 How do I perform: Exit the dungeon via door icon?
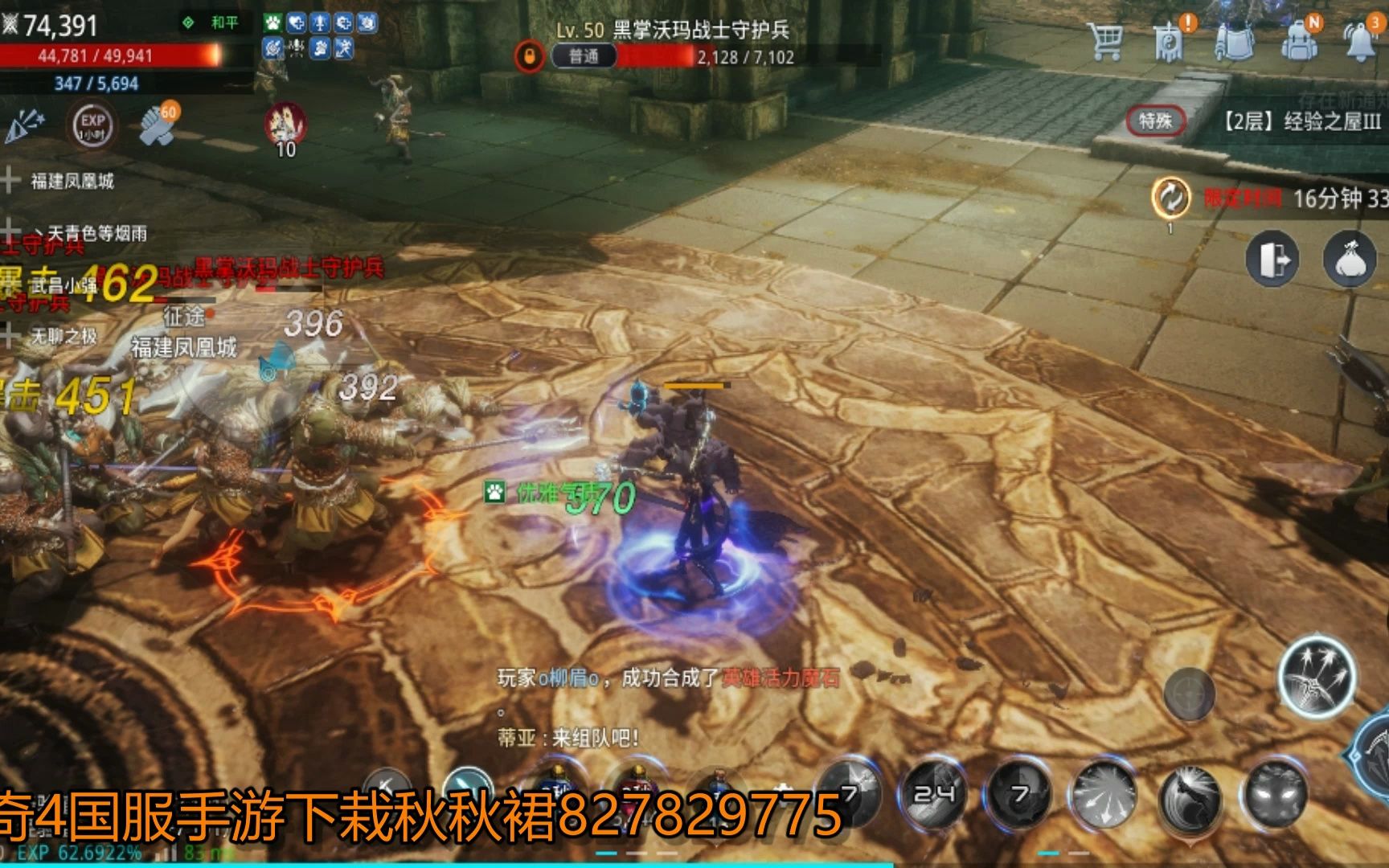(1272, 260)
